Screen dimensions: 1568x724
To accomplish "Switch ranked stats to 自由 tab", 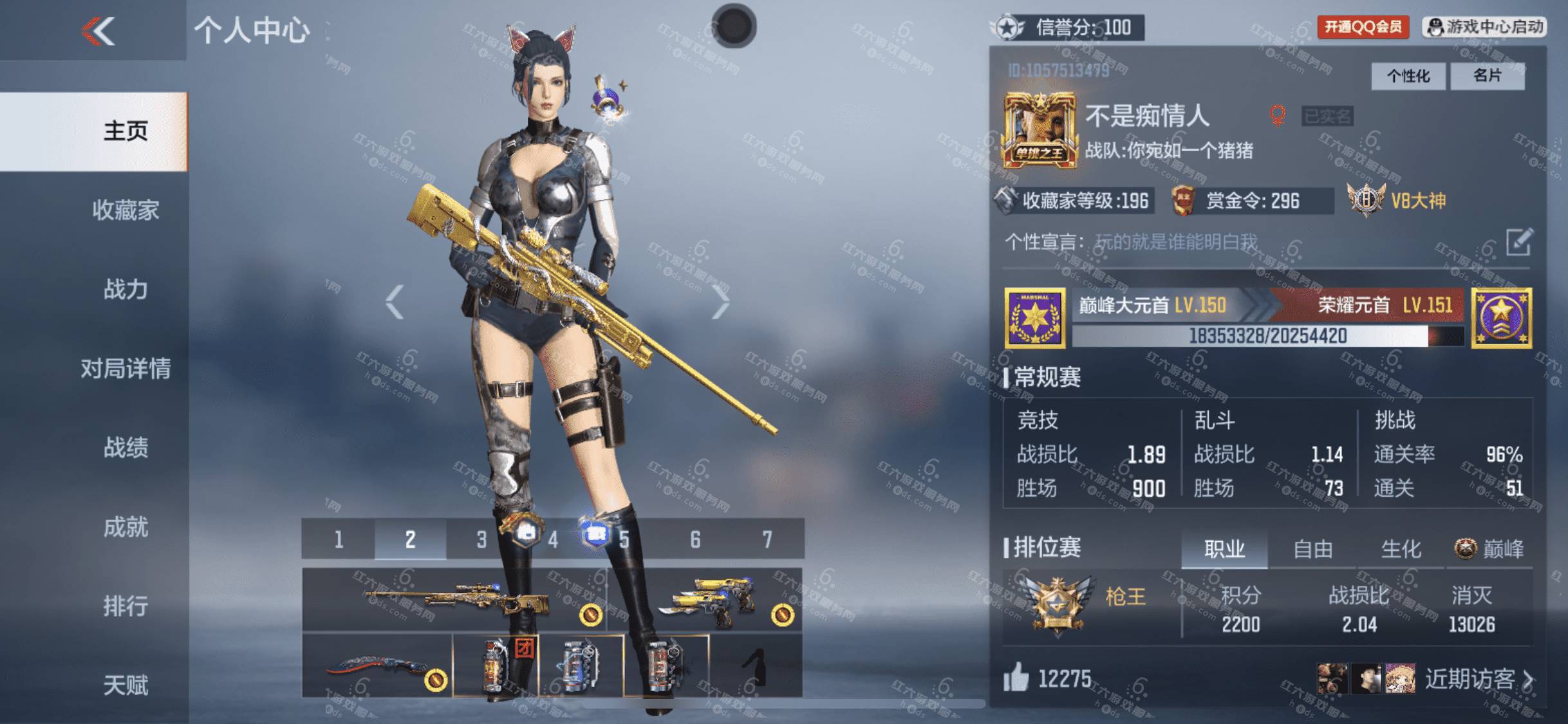I will coord(1312,550).
